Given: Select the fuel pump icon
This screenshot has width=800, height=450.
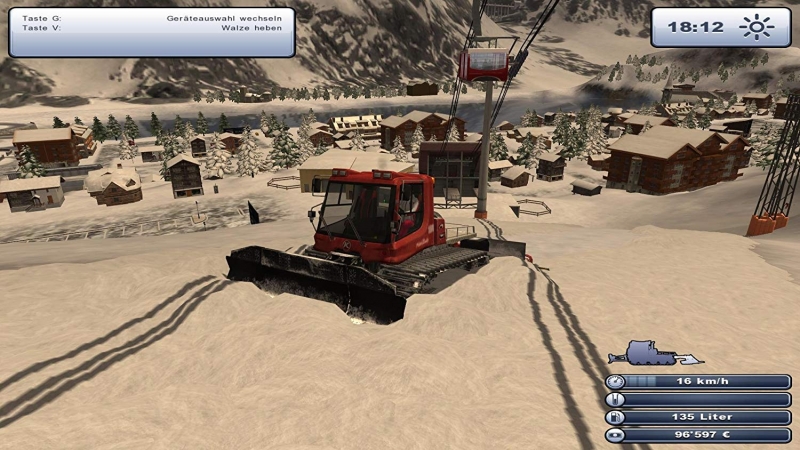Looking at the screenshot, I should 615,417.
